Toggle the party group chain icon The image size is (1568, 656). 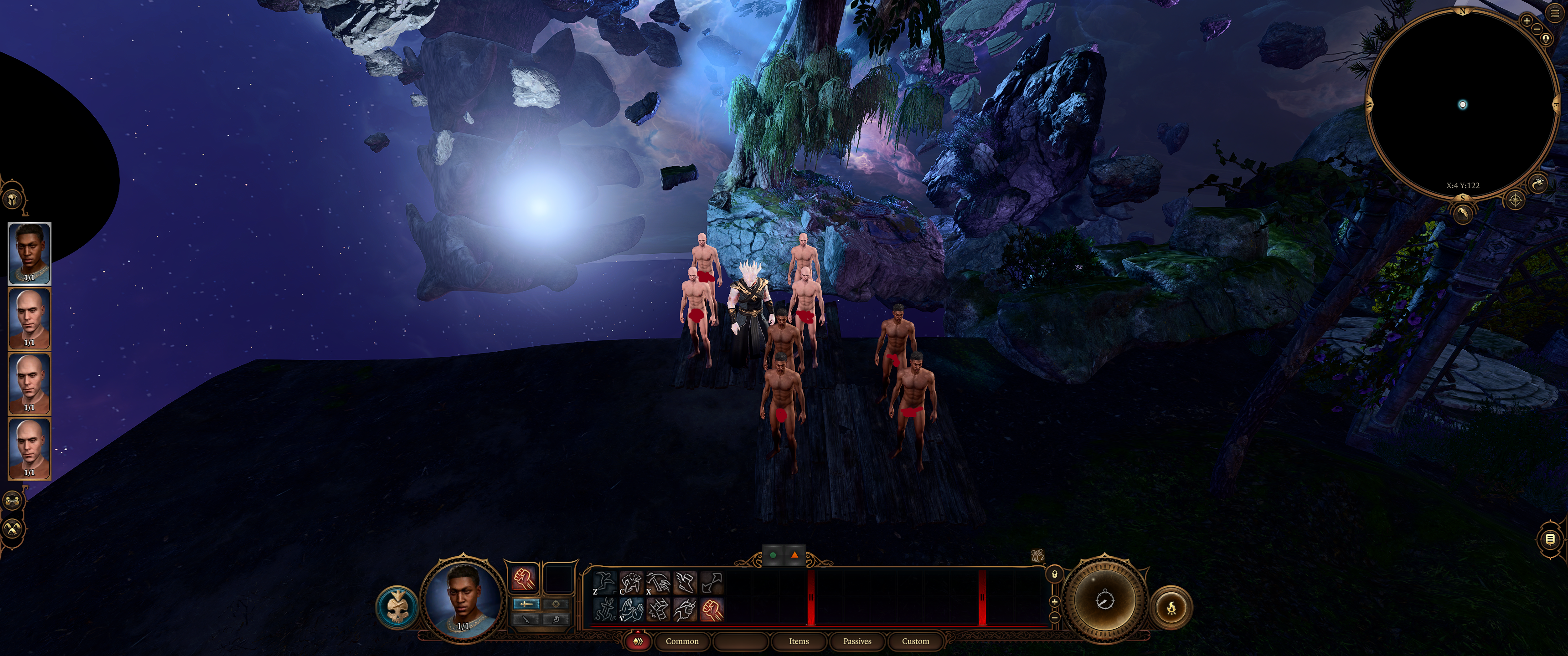pyautogui.click(x=13, y=501)
